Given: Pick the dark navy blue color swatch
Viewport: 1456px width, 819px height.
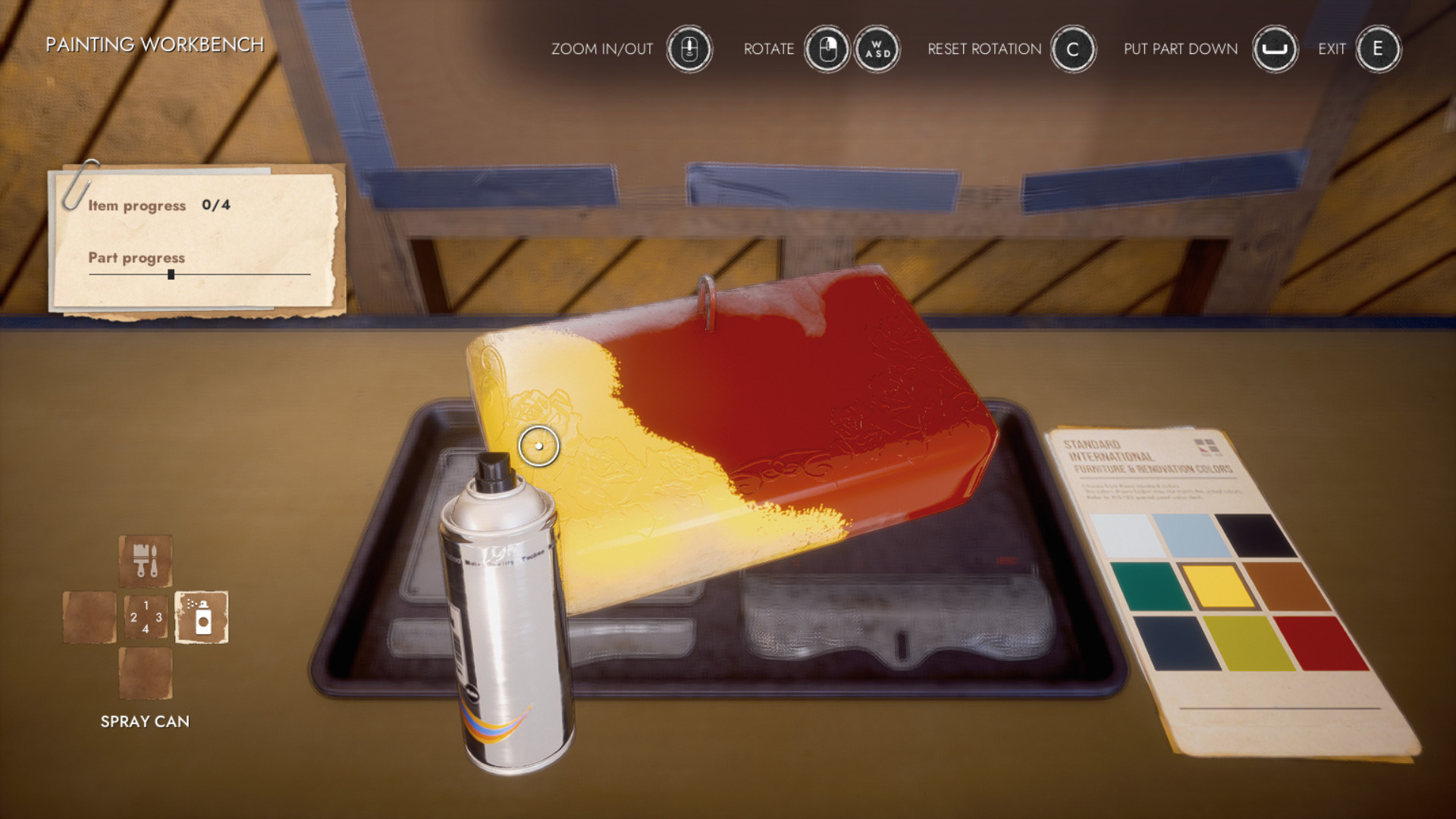Looking at the screenshot, I should coord(1176,642).
